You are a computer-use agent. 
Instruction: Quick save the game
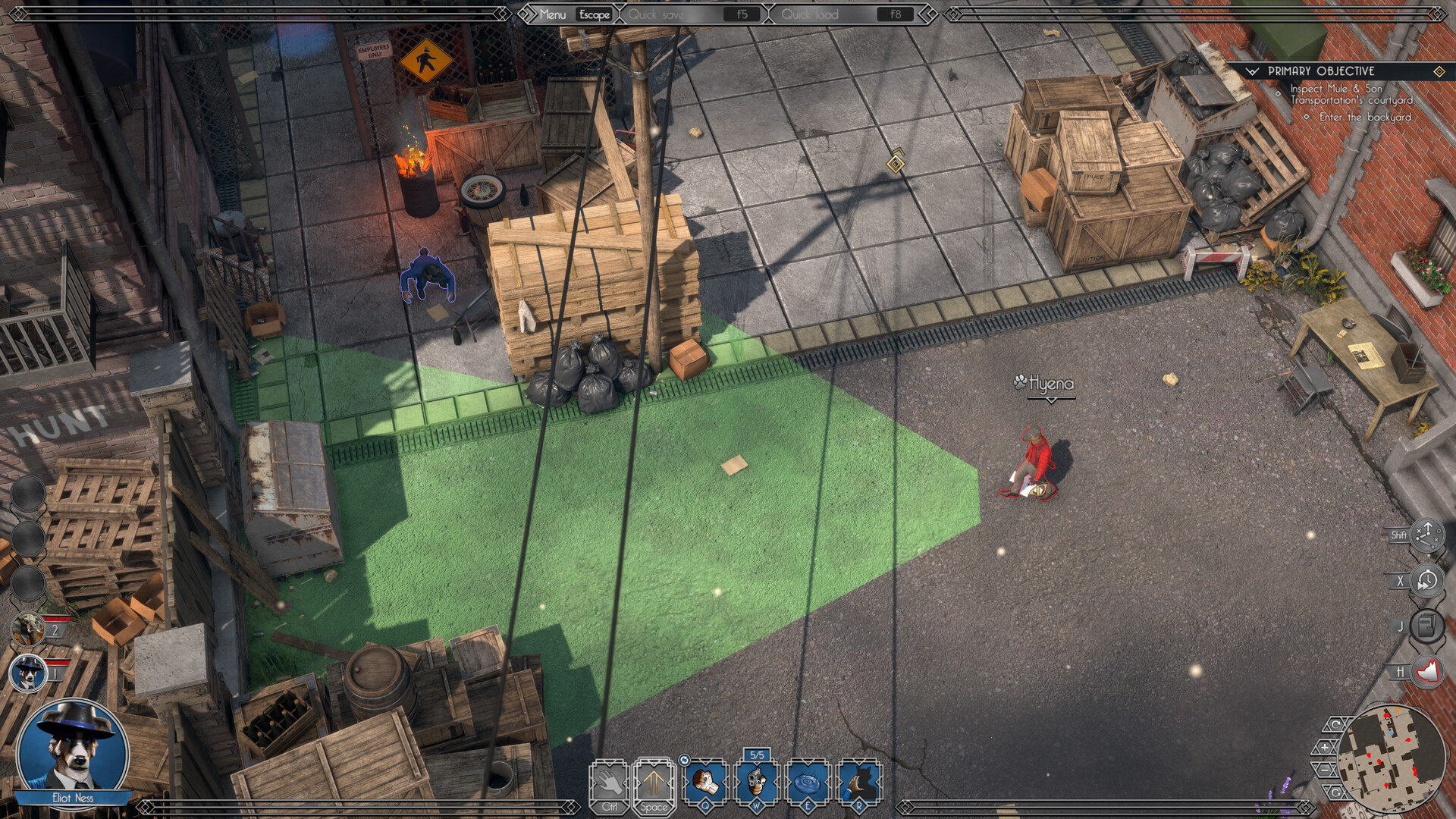(657, 14)
